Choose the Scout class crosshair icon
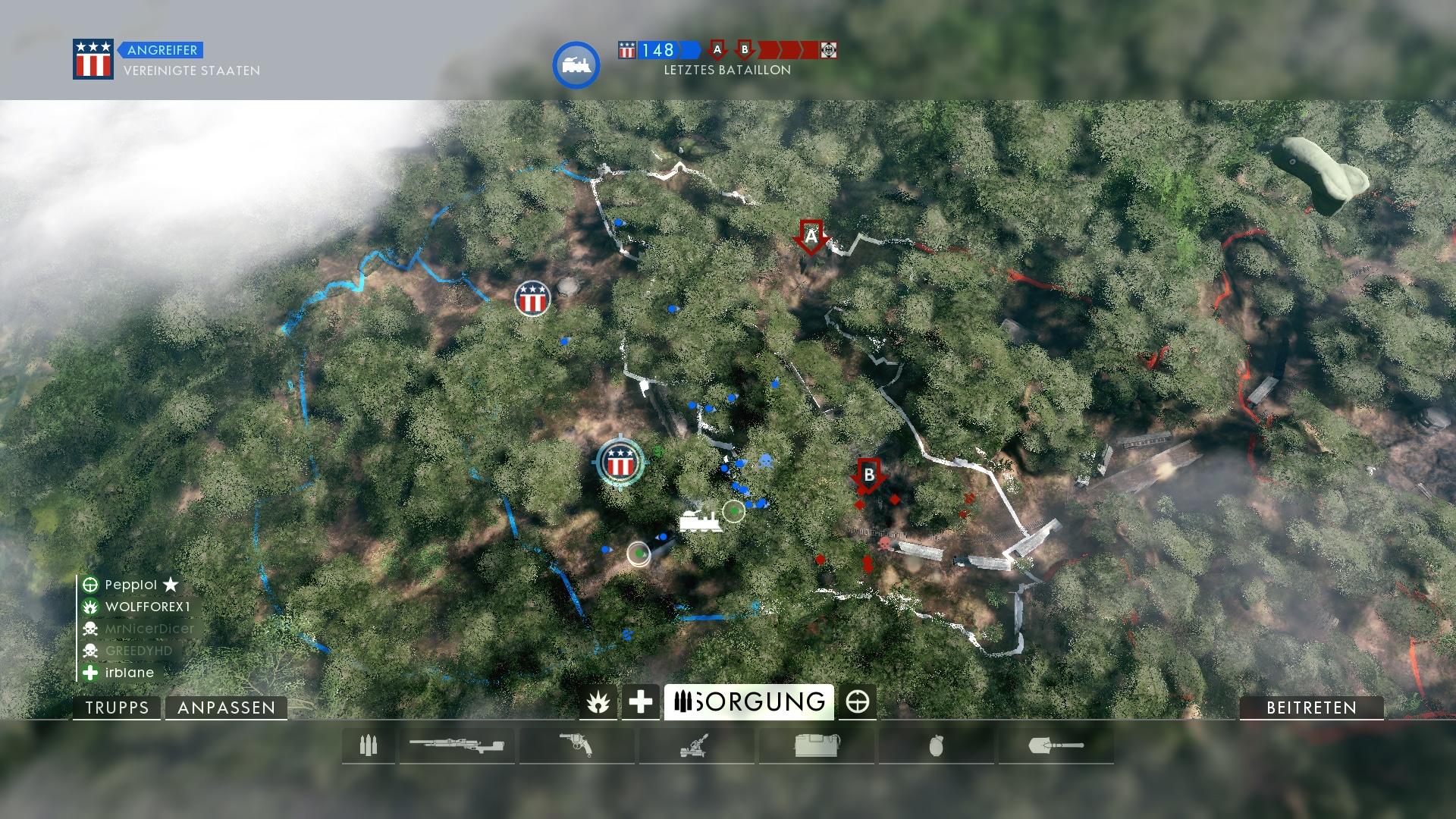The width and height of the screenshot is (1456, 819). tap(858, 702)
